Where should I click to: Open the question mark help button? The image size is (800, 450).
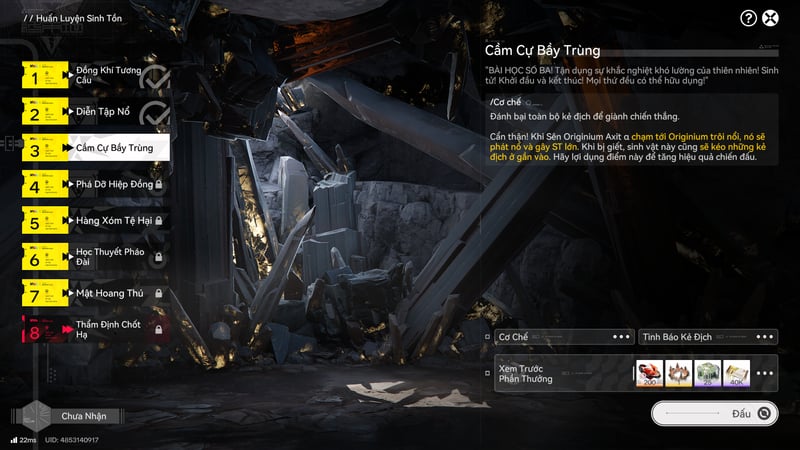(748, 18)
